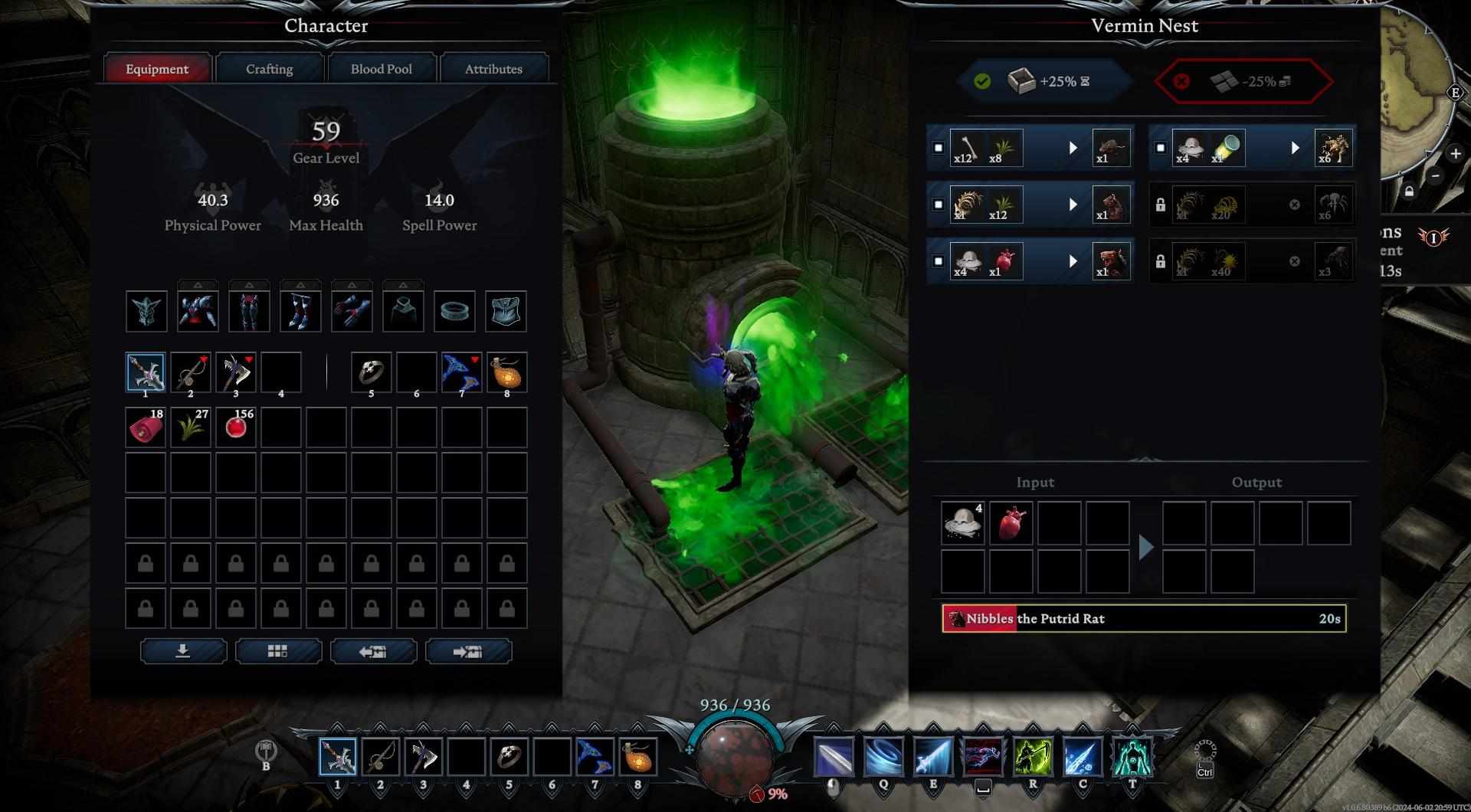Click the plant fiber stack of 27
This screenshot has height=812, width=1471.
(x=190, y=427)
